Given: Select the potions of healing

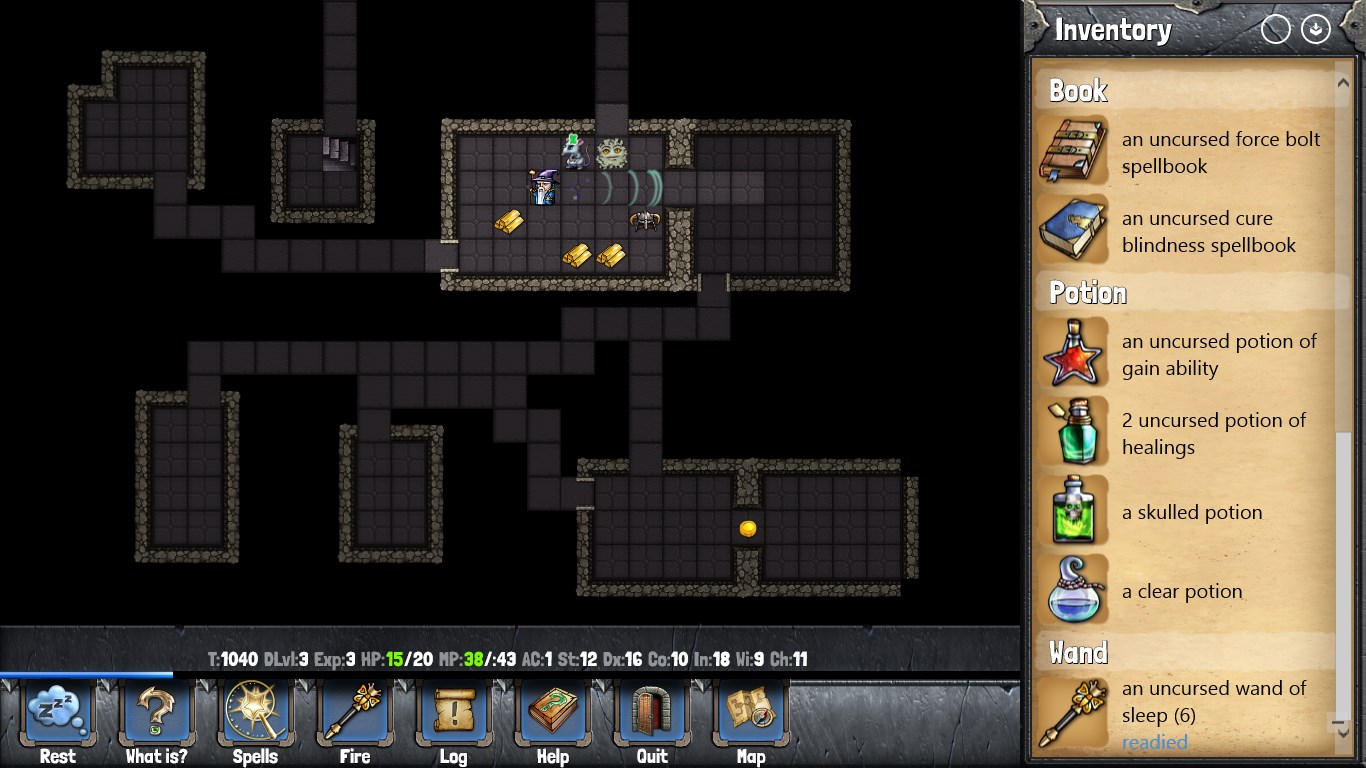Looking at the screenshot, I should (1190, 434).
